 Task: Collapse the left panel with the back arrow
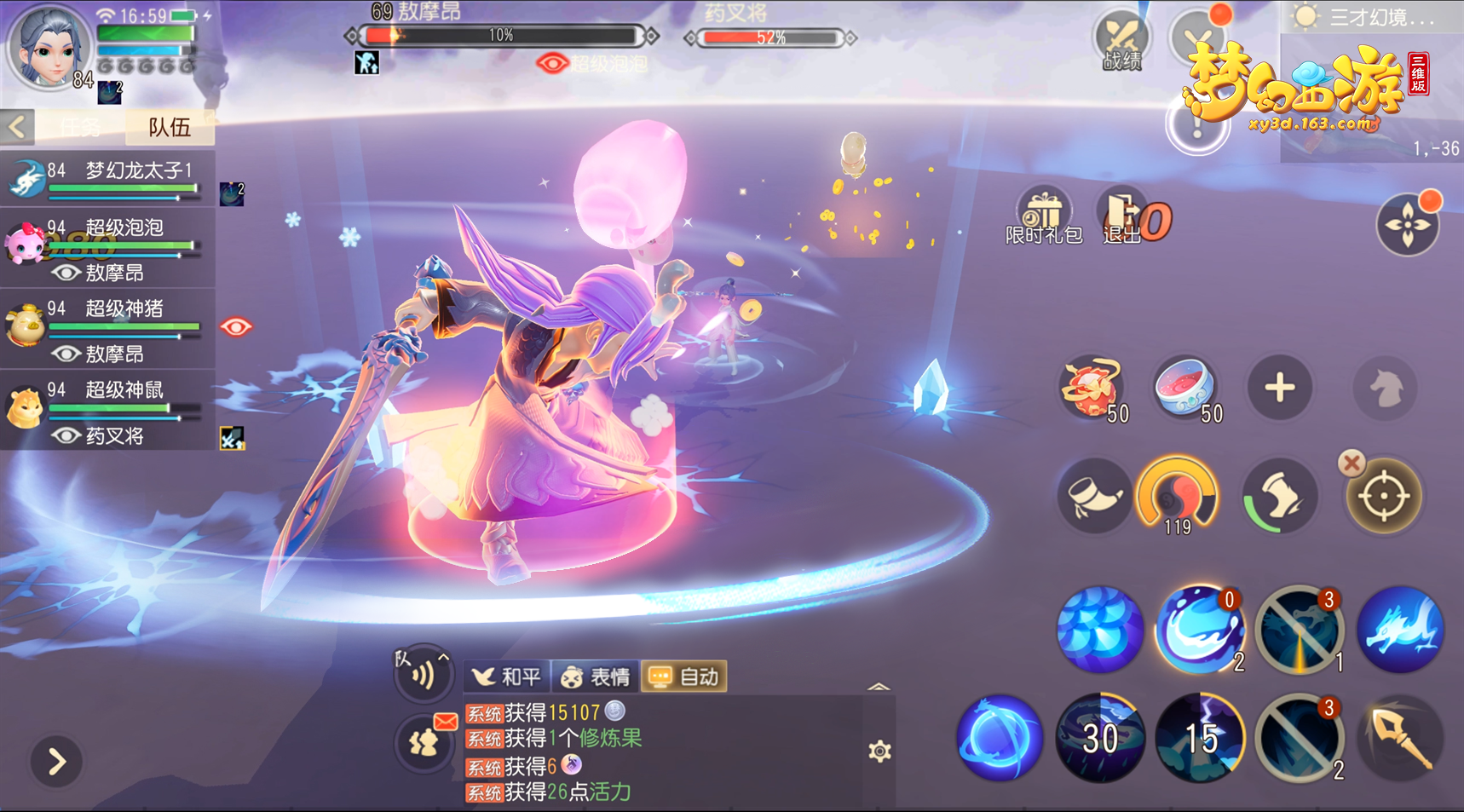tap(17, 127)
